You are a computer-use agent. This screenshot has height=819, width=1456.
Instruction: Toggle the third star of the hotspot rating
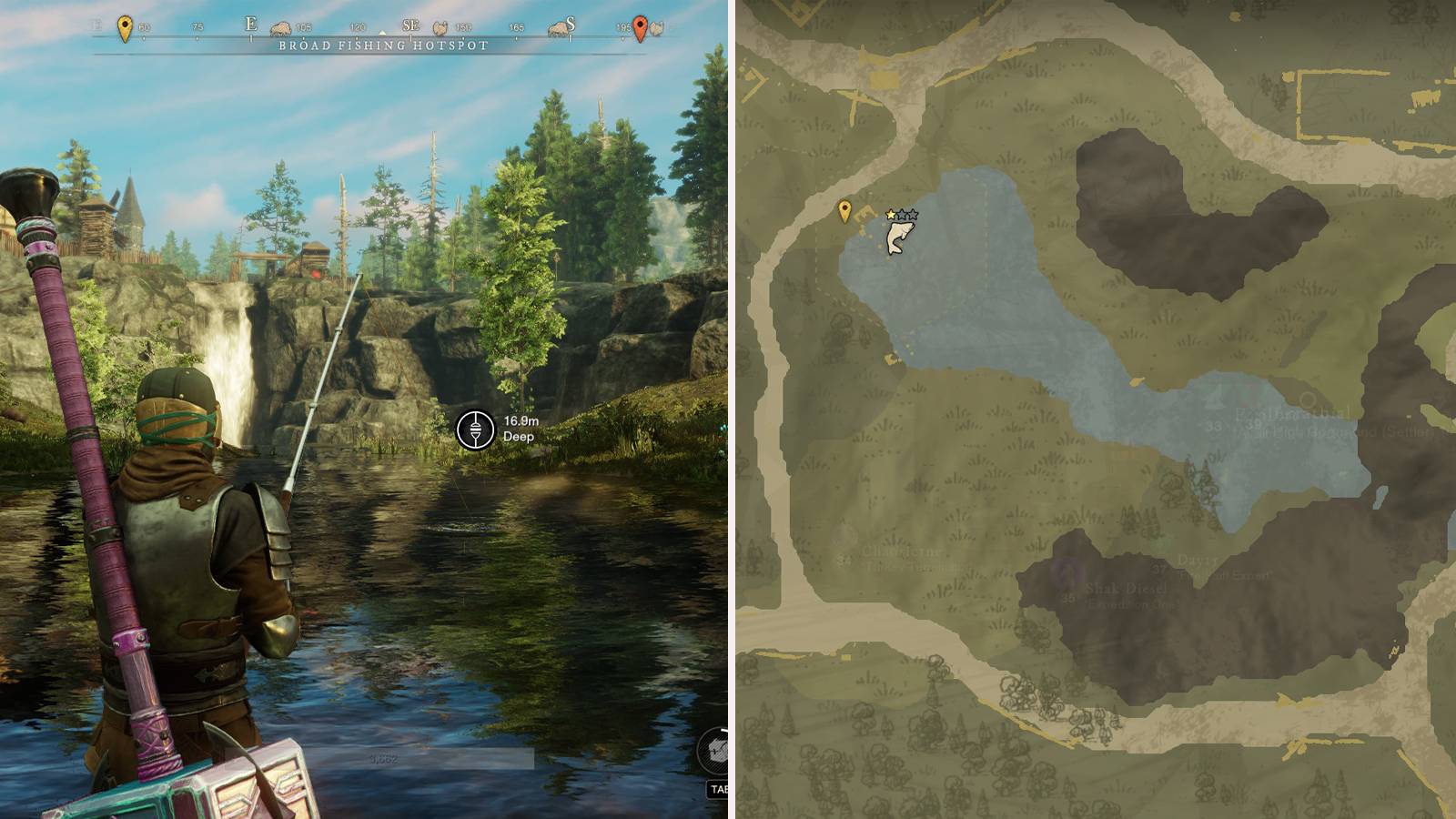pyautogui.click(x=913, y=215)
